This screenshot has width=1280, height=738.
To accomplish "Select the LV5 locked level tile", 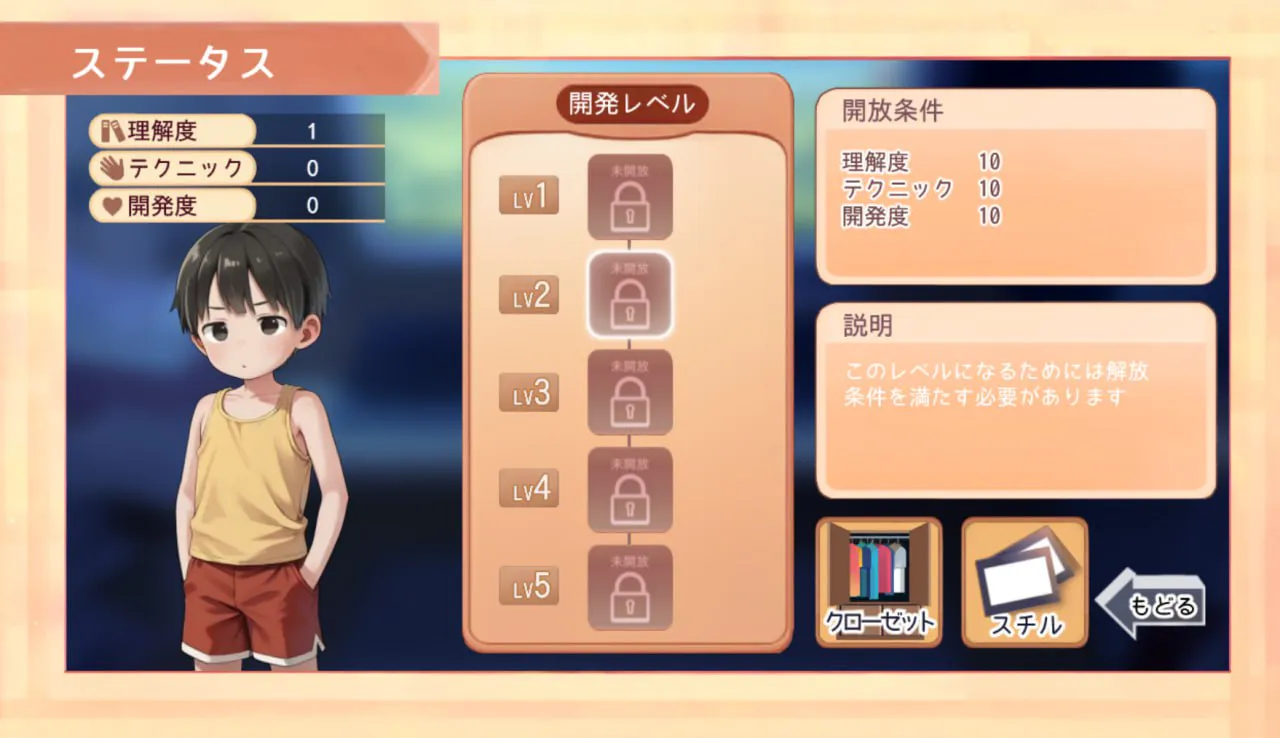I will pyautogui.click(x=629, y=588).
